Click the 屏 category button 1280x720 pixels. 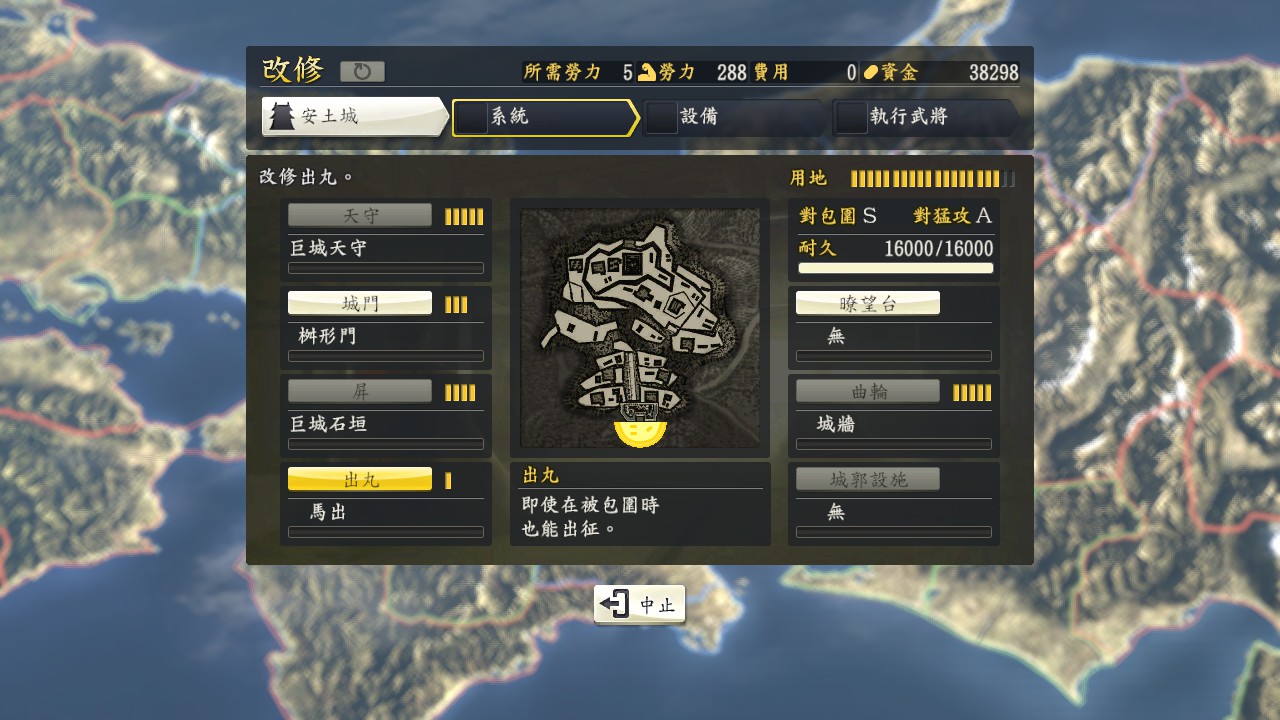360,390
